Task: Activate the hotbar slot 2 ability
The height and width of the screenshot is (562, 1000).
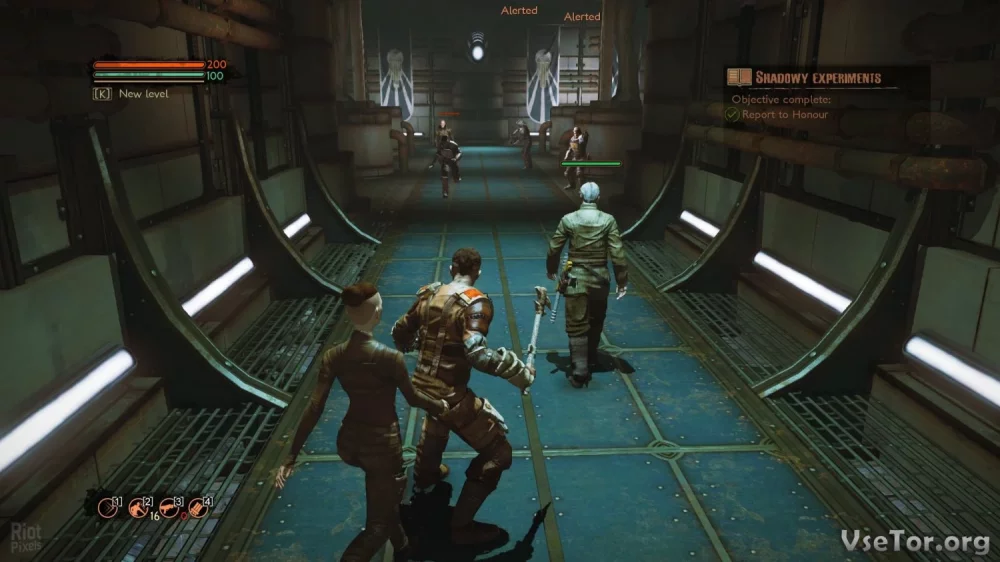Action: tap(138, 507)
